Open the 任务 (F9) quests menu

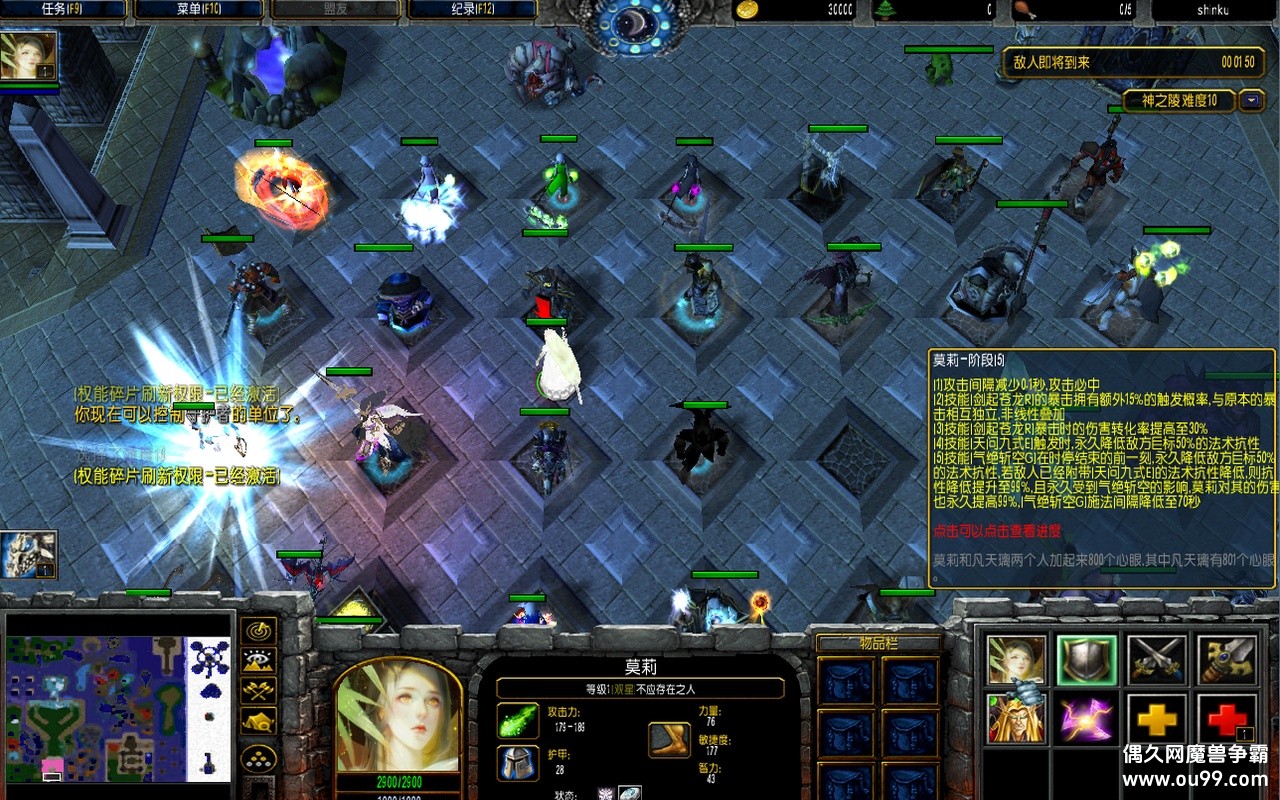tap(64, 10)
